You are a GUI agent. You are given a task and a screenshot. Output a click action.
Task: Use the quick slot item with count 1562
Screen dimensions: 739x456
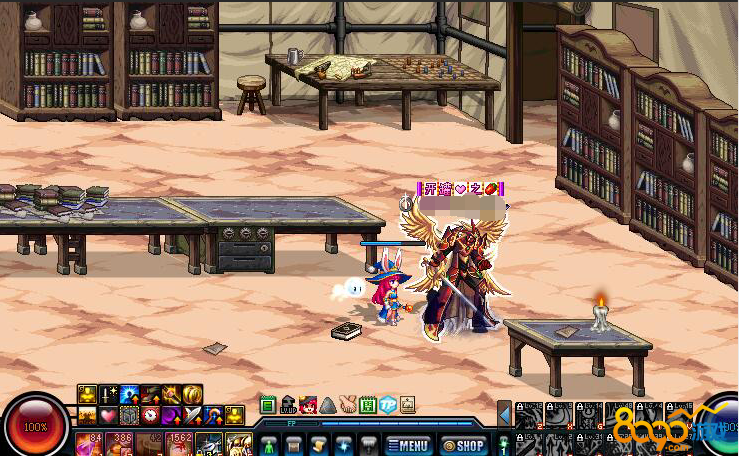180,443
